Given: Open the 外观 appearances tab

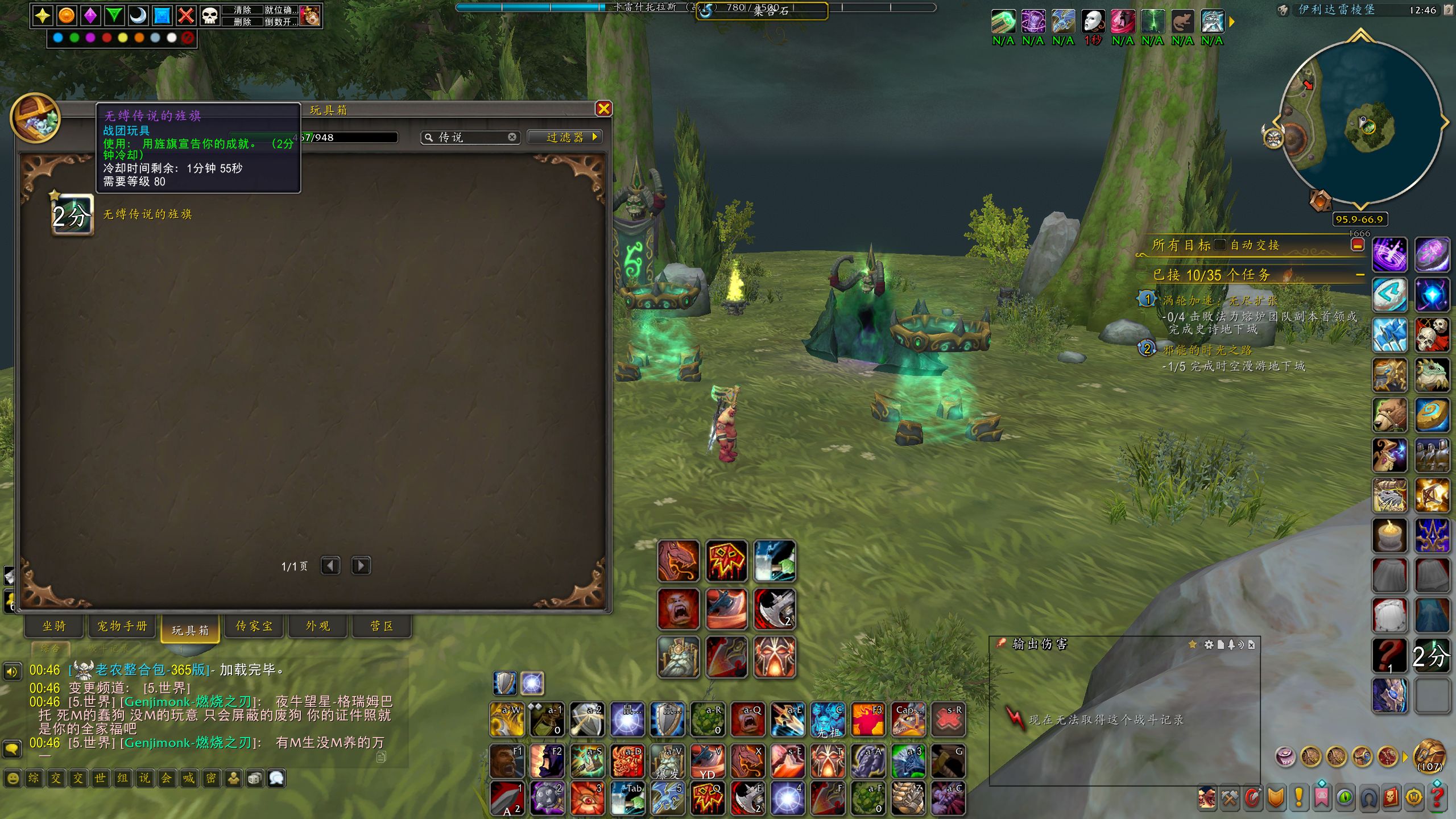Looking at the screenshot, I should [318, 626].
